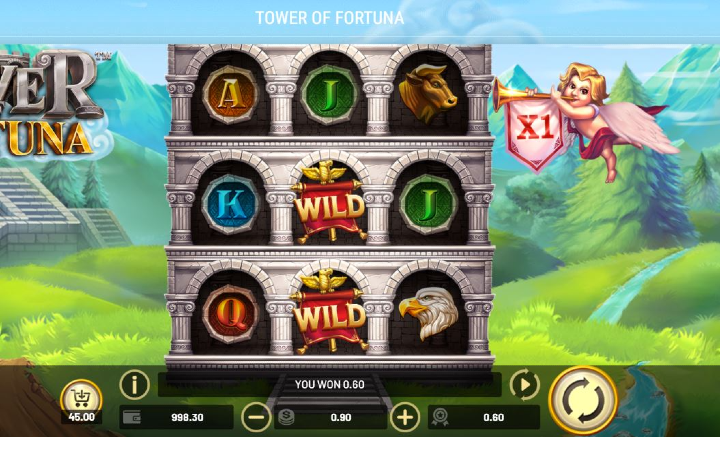Decrease the bet with the minus button
This screenshot has height=450, width=720.
pos(256,417)
